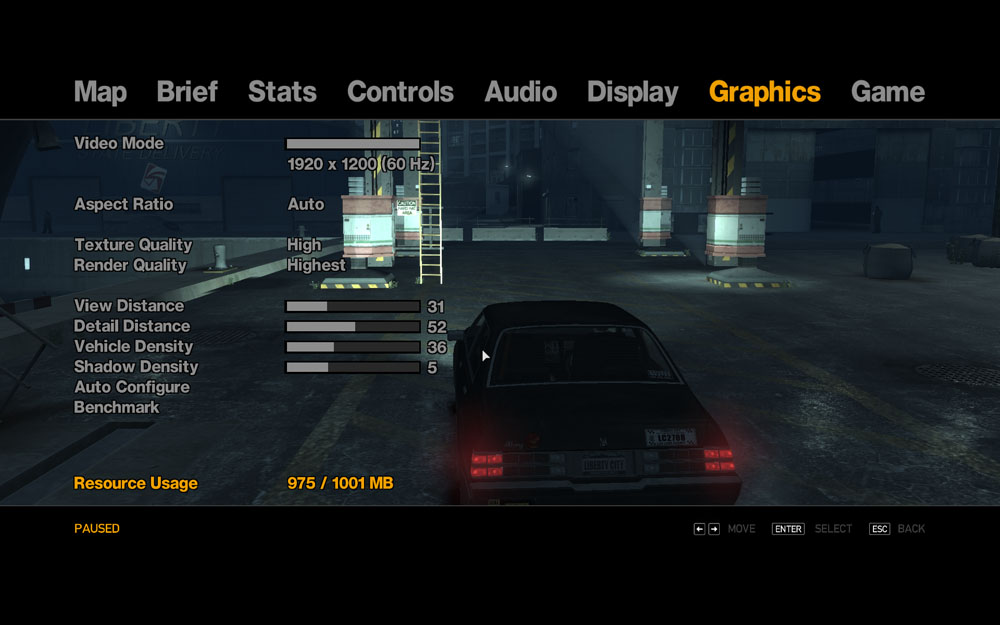Start the Benchmark
Viewport: 1000px width, 625px height.
[116, 408]
